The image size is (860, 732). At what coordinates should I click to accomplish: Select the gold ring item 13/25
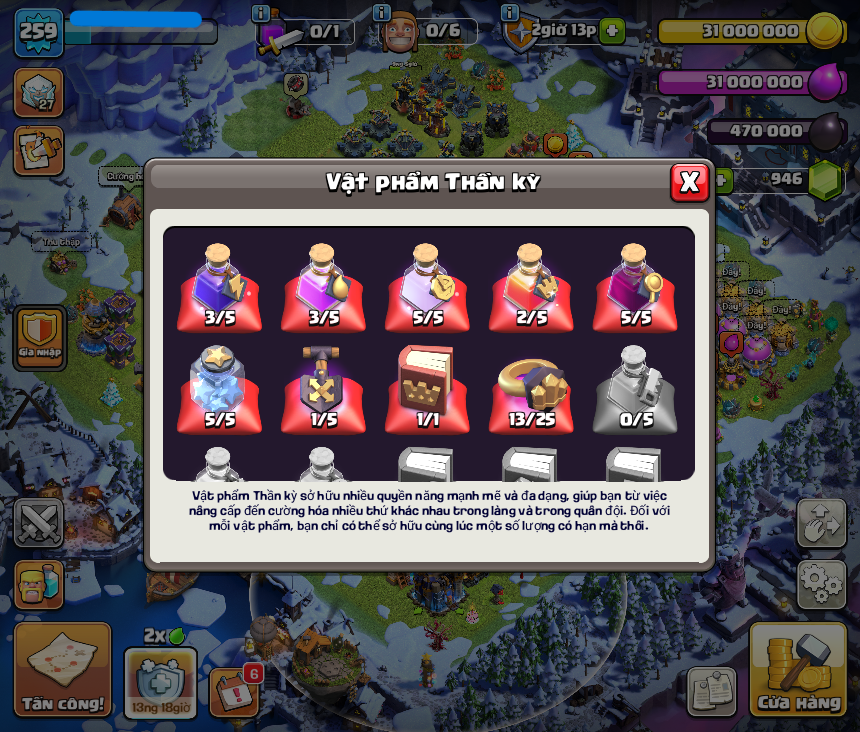pyautogui.click(x=531, y=388)
